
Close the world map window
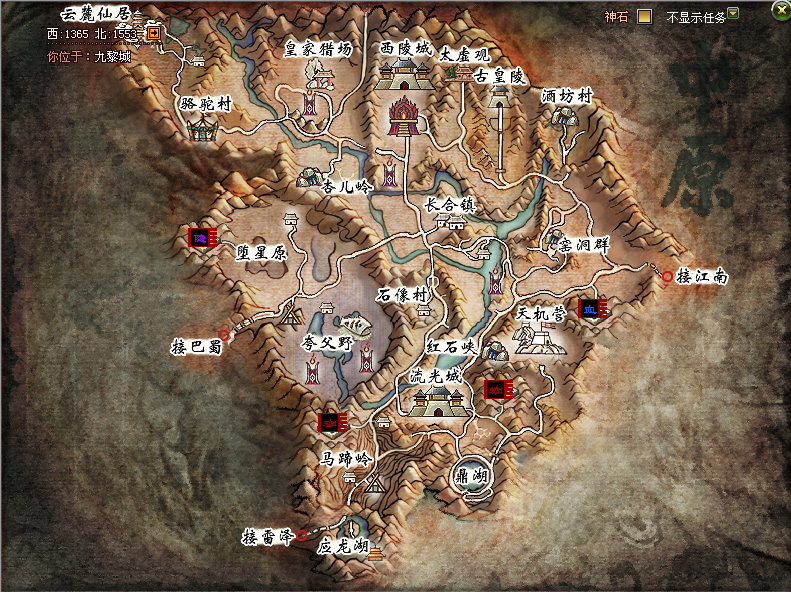point(779,9)
